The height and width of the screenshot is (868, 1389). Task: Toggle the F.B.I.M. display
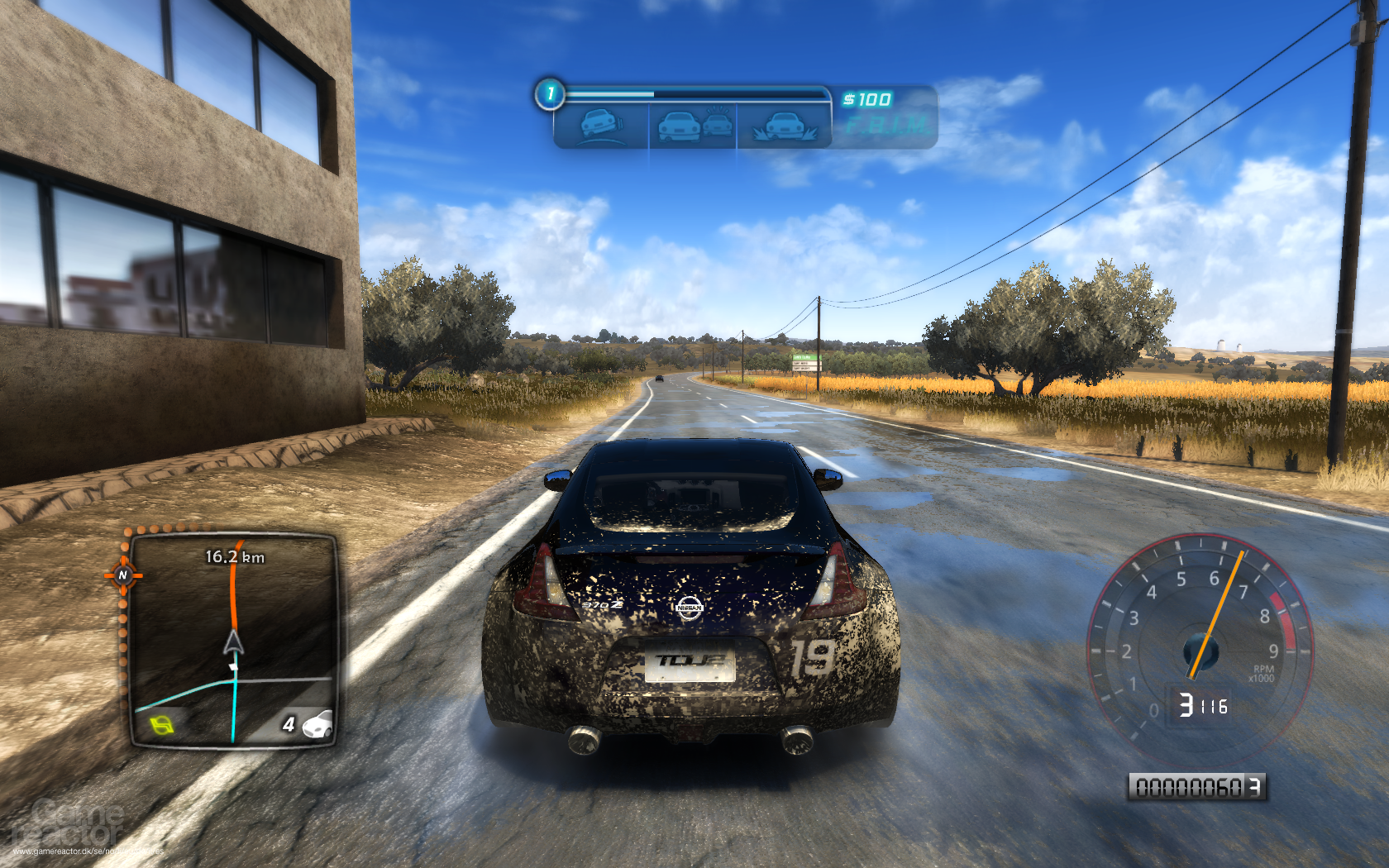pyautogui.click(x=888, y=124)
